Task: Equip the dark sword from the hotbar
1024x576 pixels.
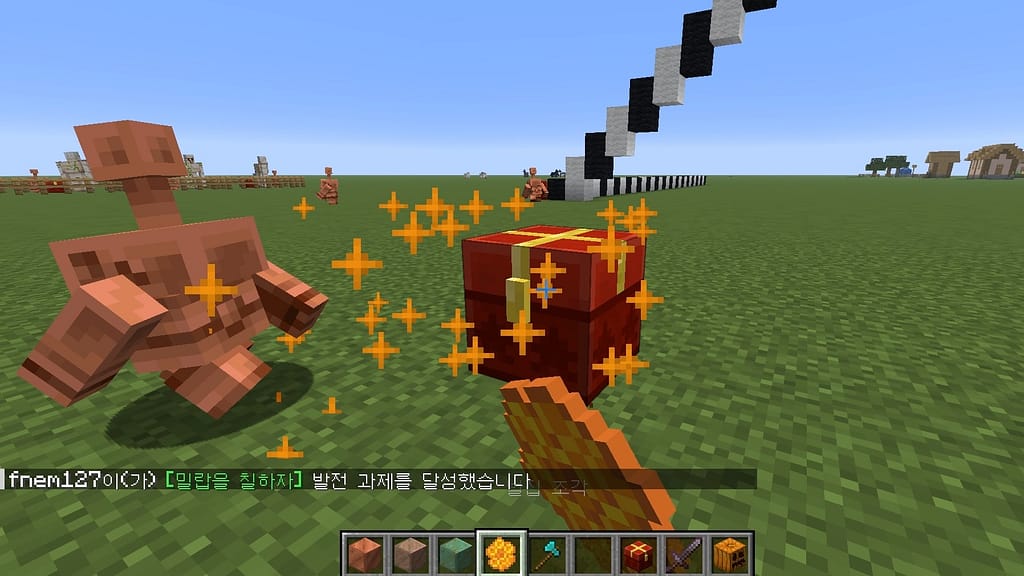Action: pos(681,552)
